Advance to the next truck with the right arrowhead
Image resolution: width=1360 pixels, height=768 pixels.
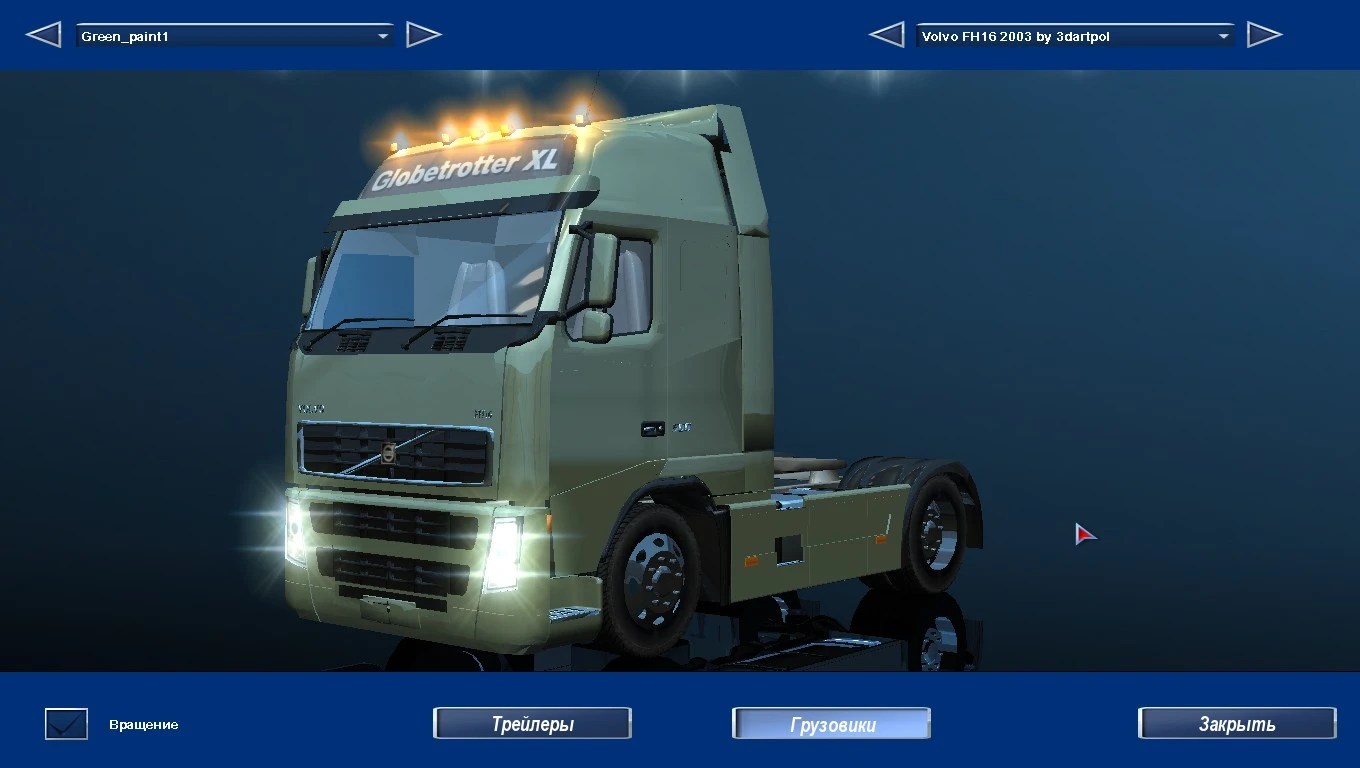click(1265, 33)
